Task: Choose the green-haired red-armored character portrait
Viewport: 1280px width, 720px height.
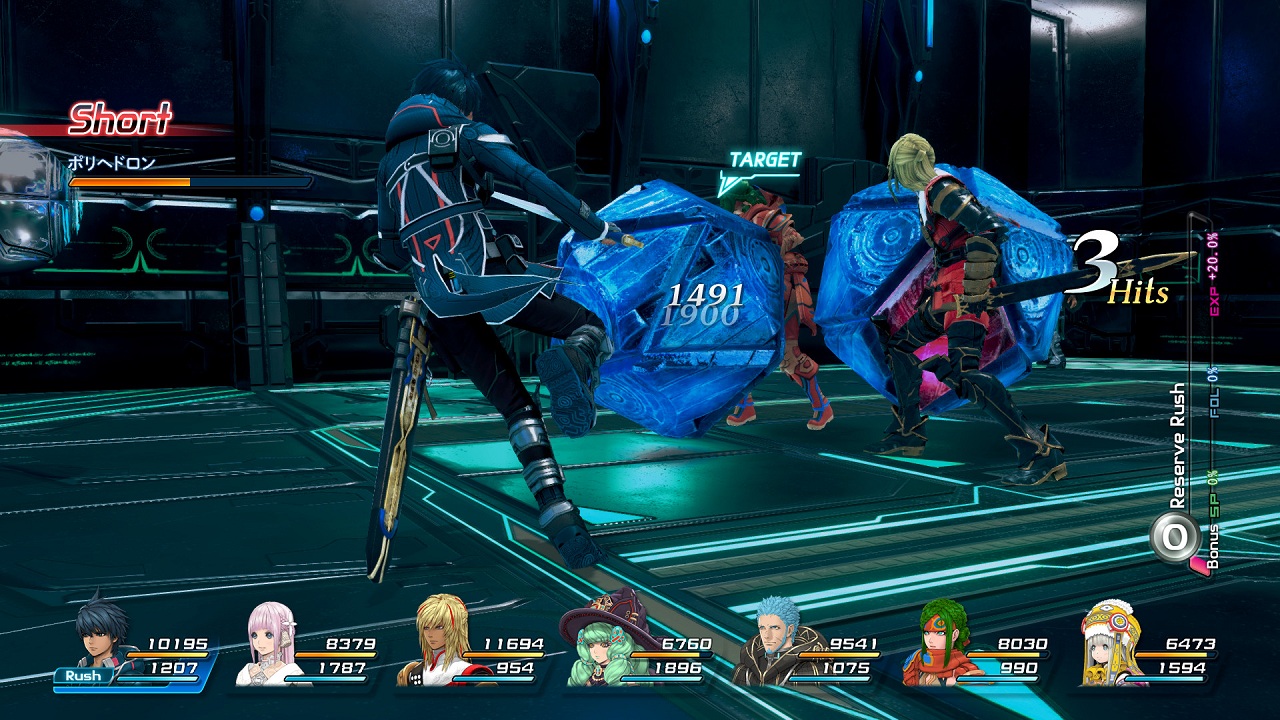Action: [940, 645]
